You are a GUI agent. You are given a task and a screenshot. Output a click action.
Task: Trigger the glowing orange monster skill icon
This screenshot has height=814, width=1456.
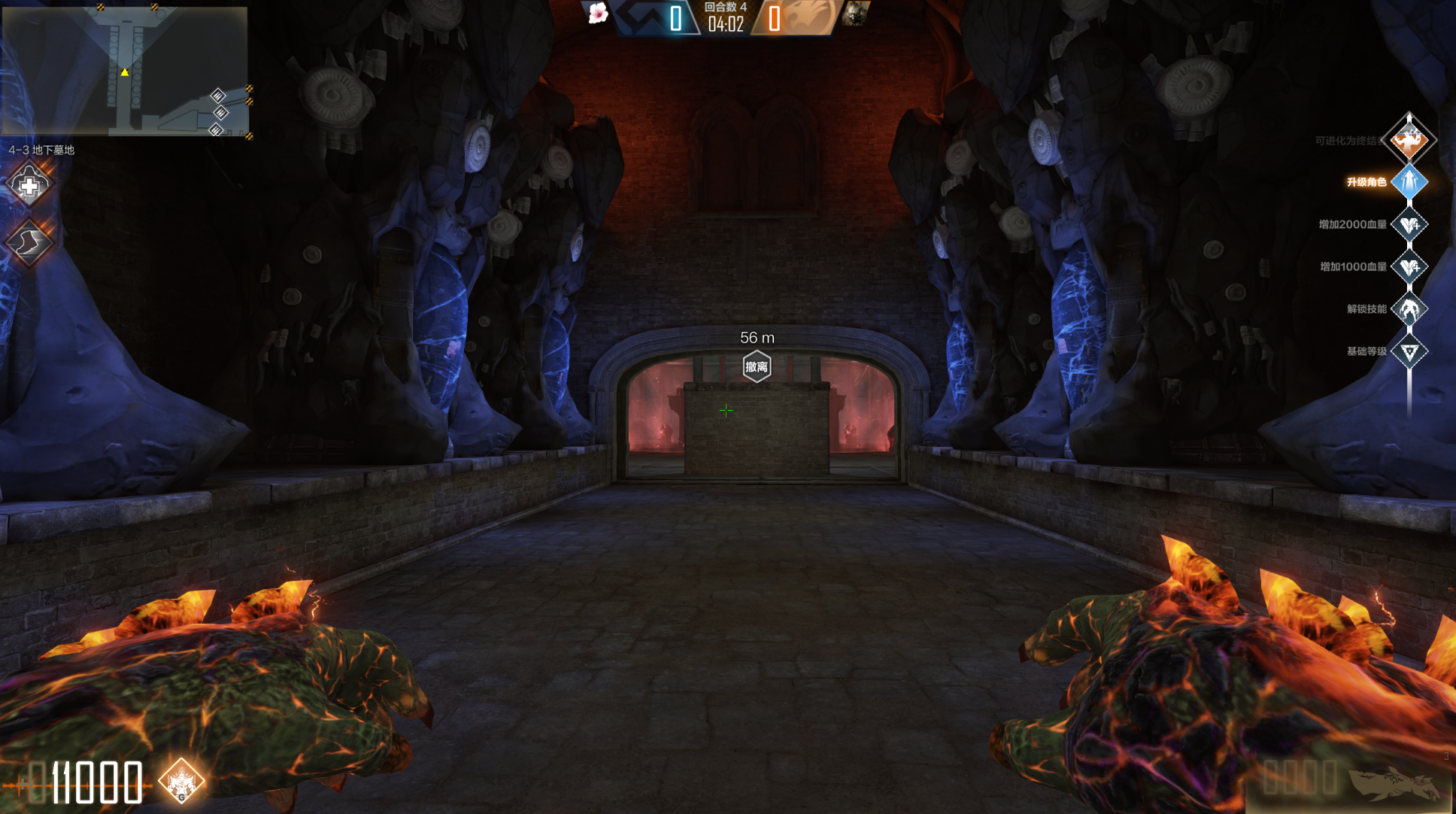tap(181, 781)
